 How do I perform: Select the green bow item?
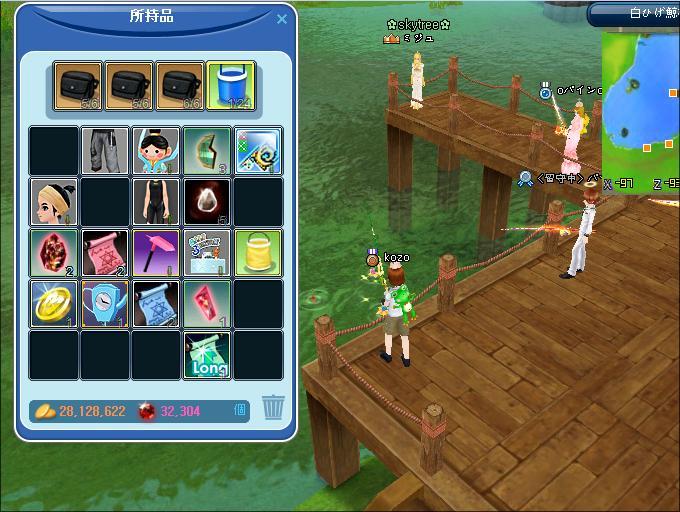[x=207, y=151]
